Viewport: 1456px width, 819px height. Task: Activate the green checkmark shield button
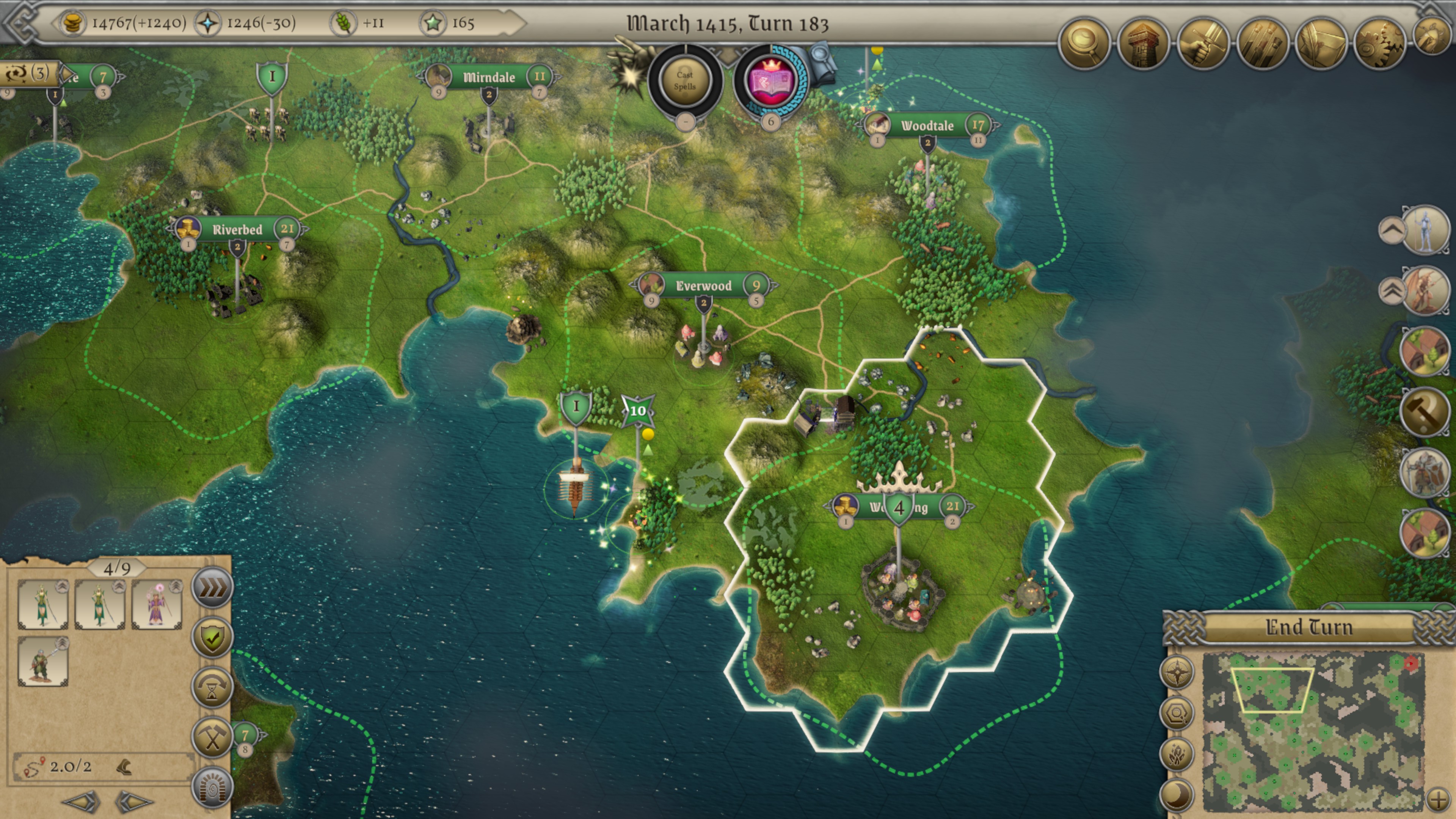pos(212,637)
